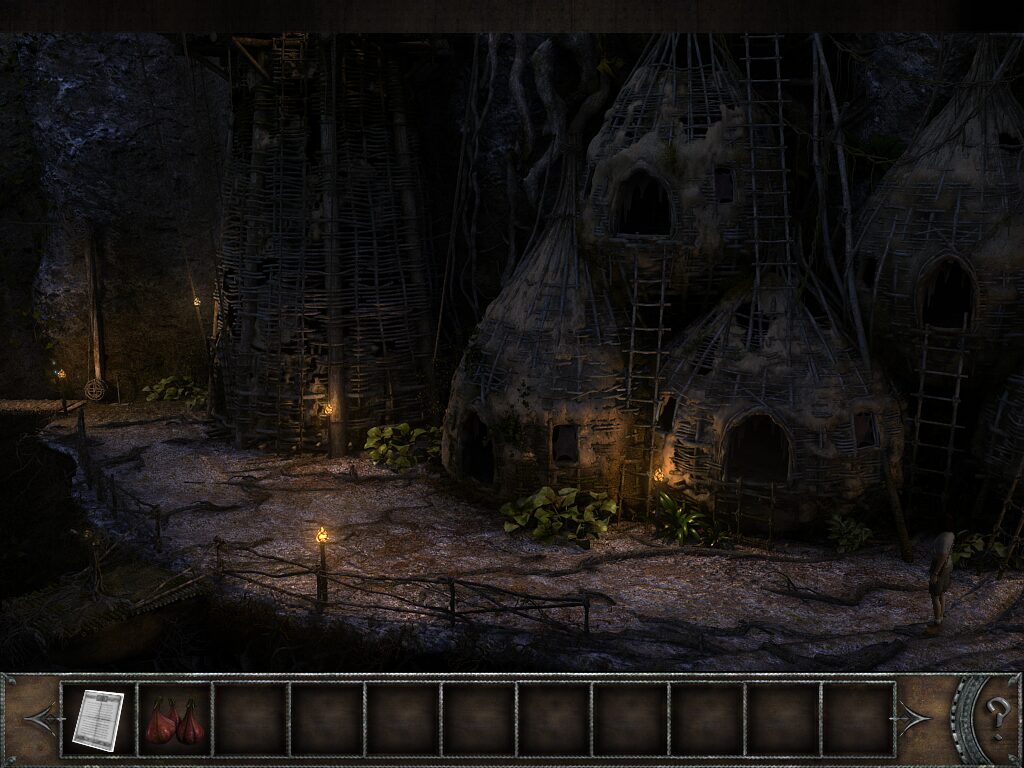Pick the two red pouches inventory item
1024x768 pixels.
[175, 721]
